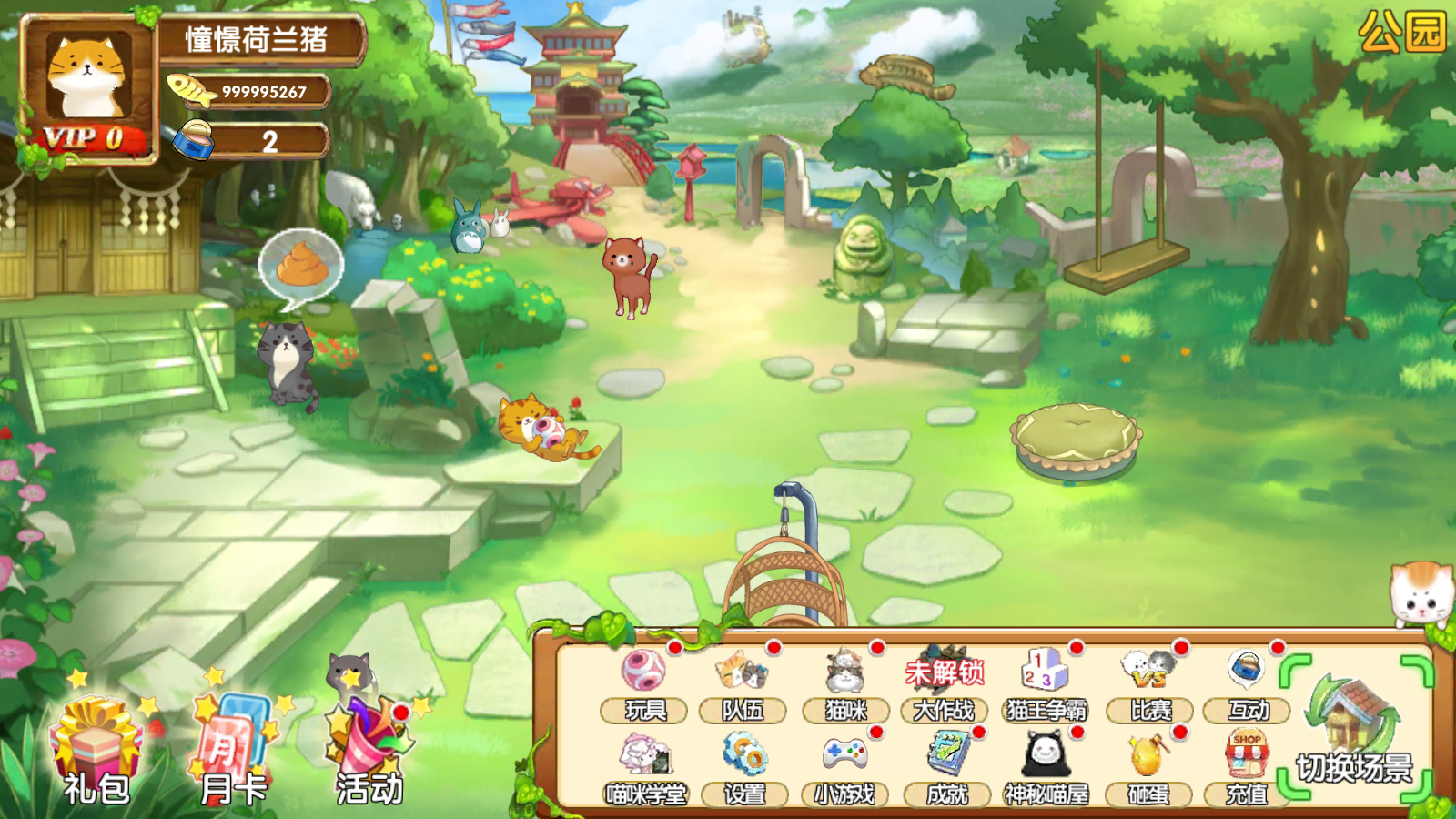Open the 玩具 toys menu
Viewport: 1456px width, 819px height.
(644, 684)
